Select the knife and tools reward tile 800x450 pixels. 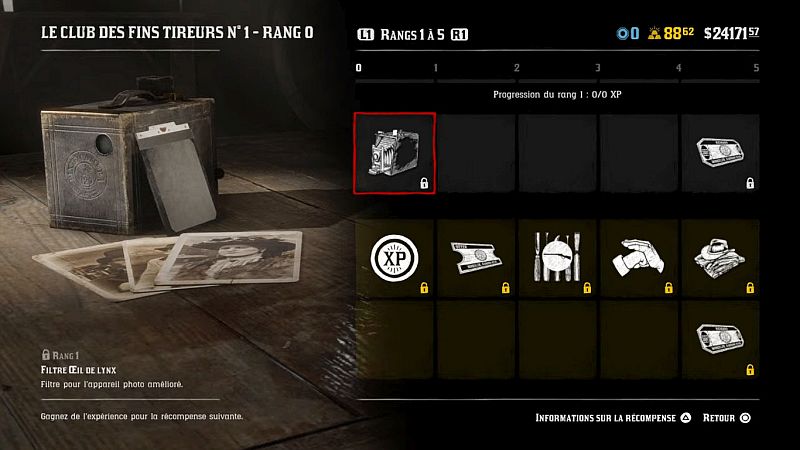557,258
